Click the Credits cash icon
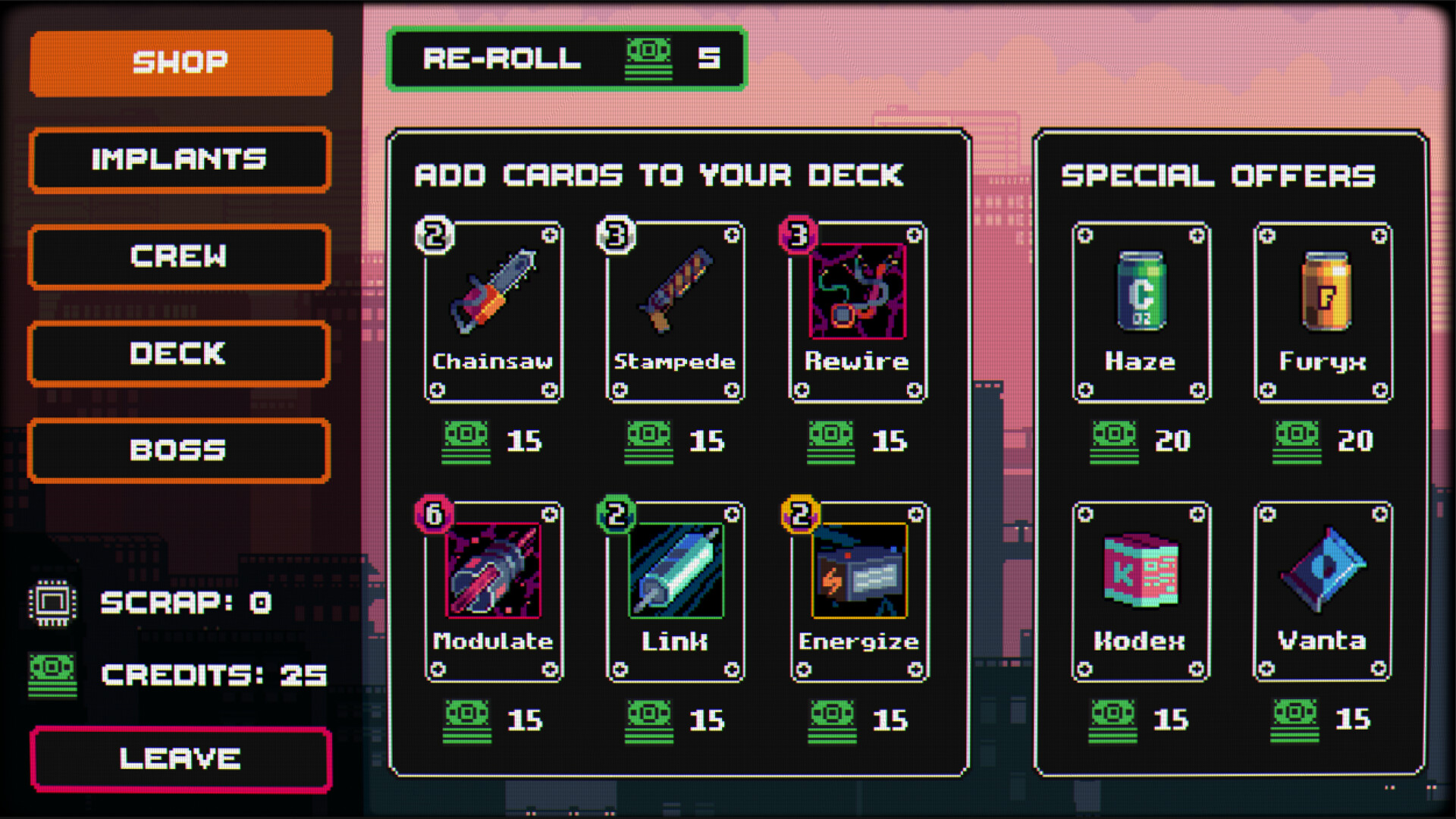The height and width of the screenshot is (819, 1456). (x=53, y=675)
